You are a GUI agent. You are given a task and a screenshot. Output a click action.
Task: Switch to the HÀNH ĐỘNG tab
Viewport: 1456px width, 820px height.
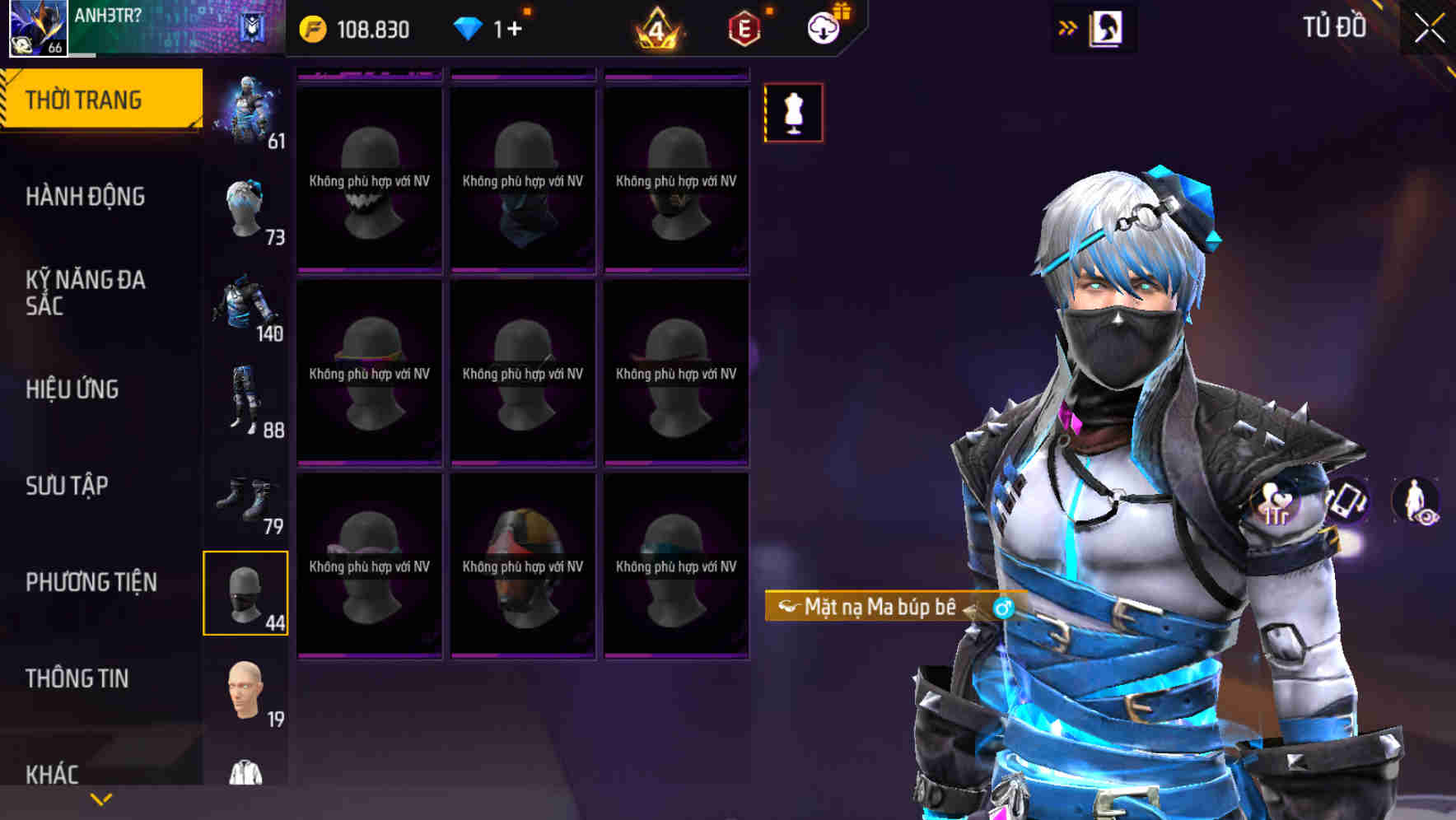click(x=86, y=197)
